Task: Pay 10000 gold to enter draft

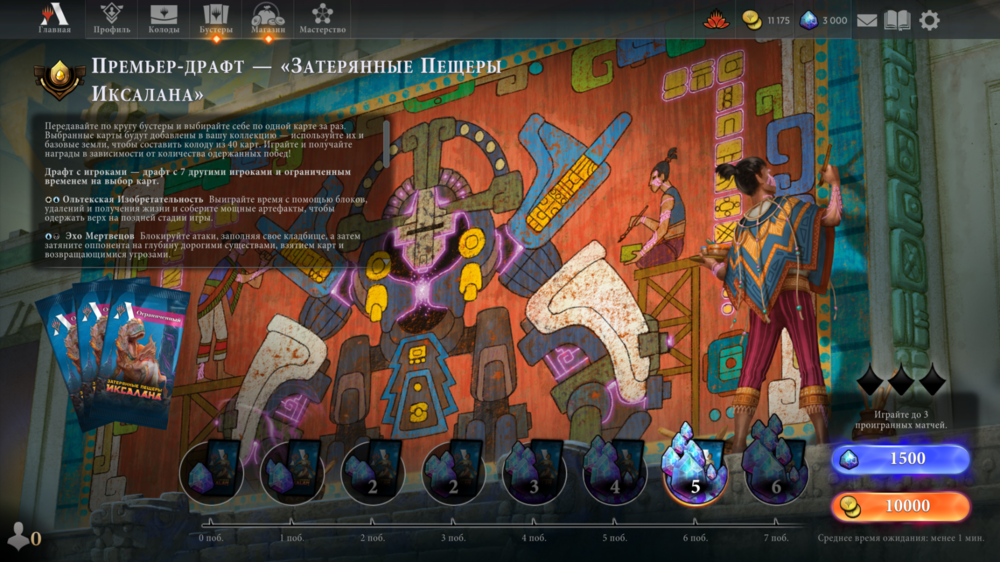Action: [900, 506]
